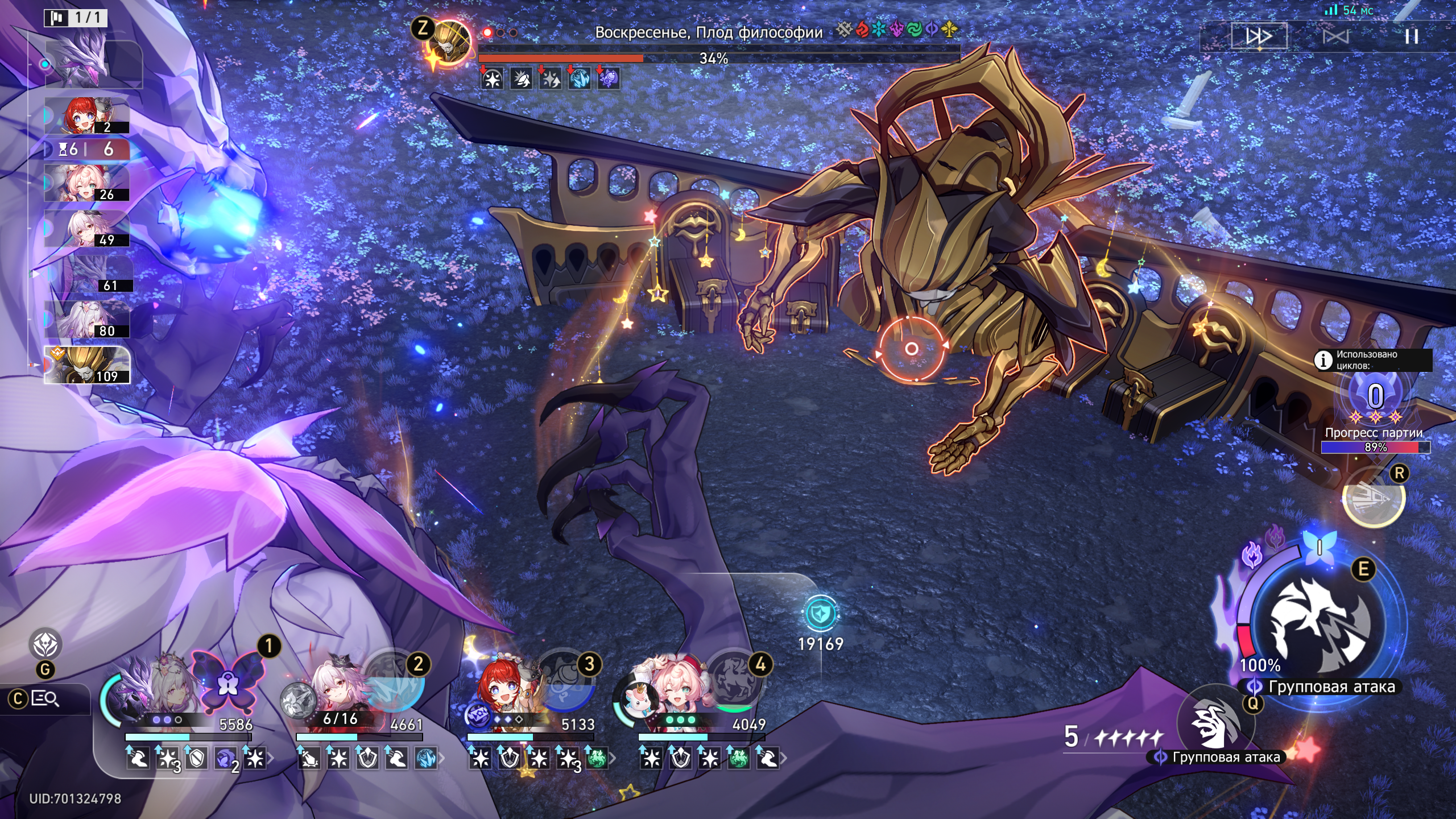Inspect the boss's debuff icons row

pyautogui.click(x=549, y=79)
